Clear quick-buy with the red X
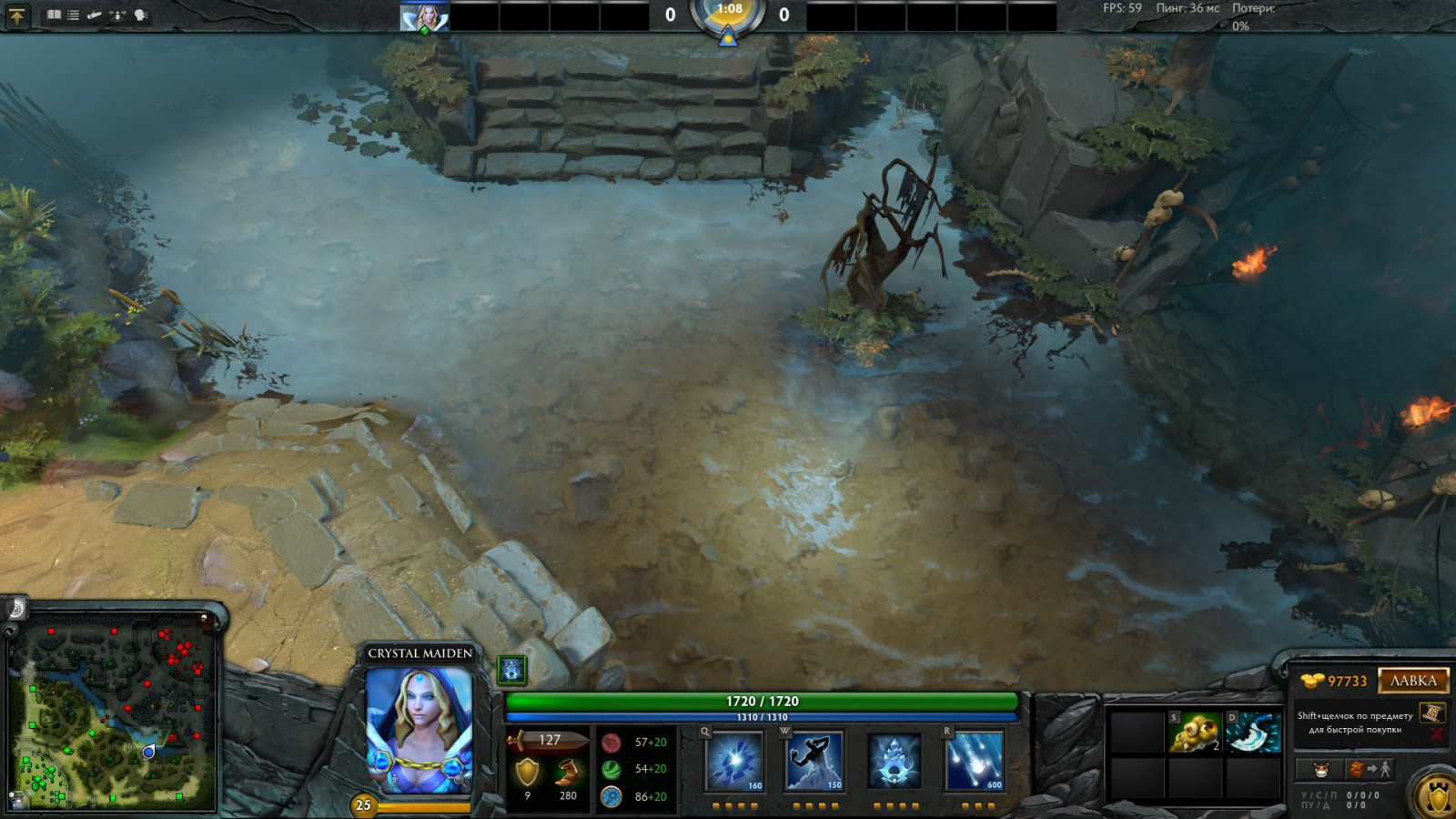 tap(1436, 733)
